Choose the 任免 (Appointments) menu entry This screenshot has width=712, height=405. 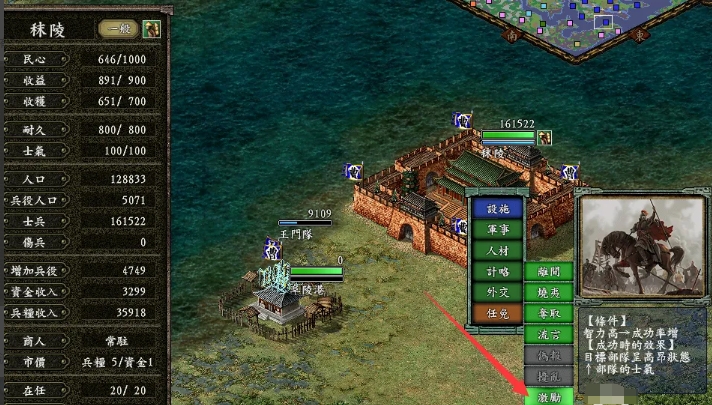pos(498,313)
